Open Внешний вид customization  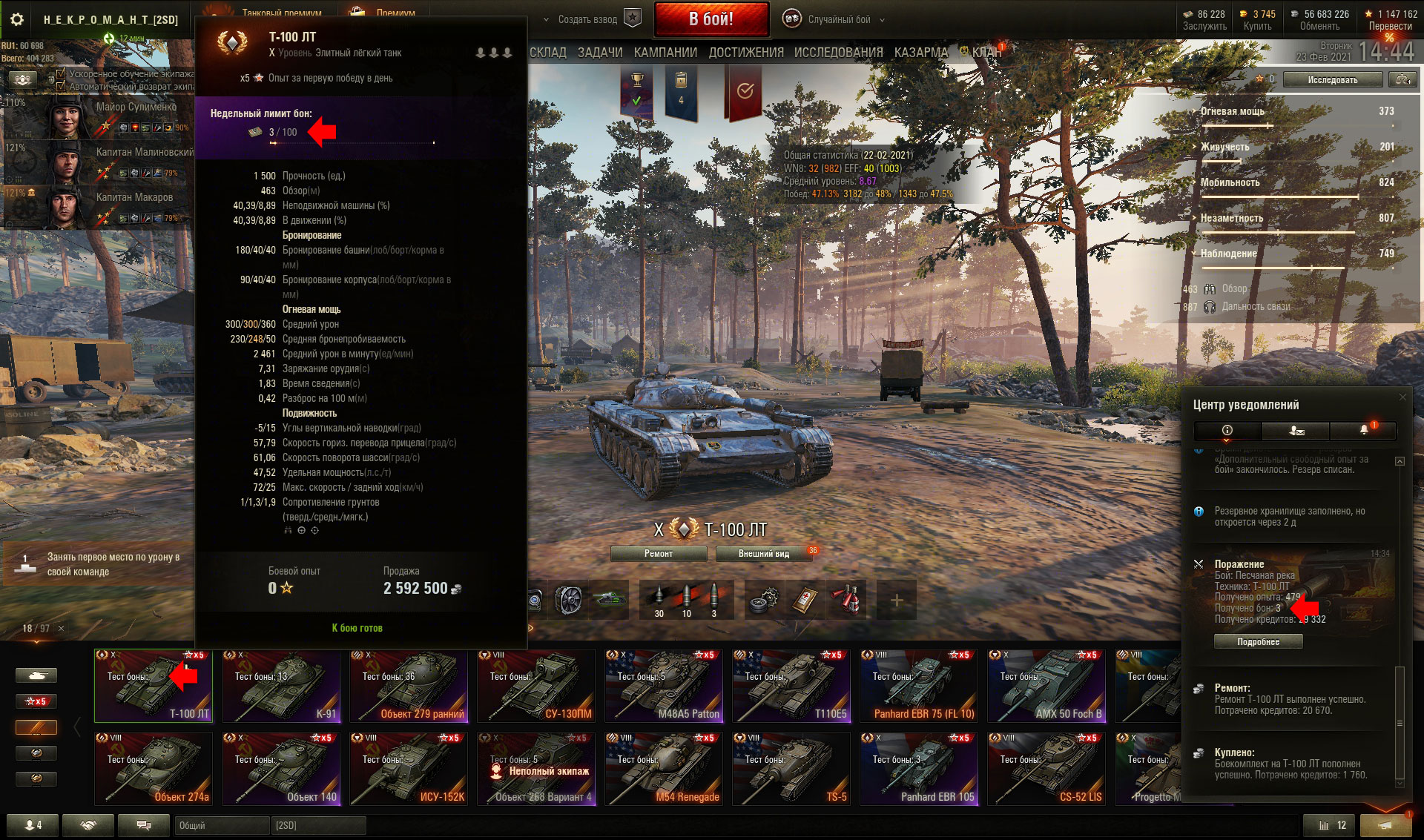pyautogui.click(x=763, y=554)
